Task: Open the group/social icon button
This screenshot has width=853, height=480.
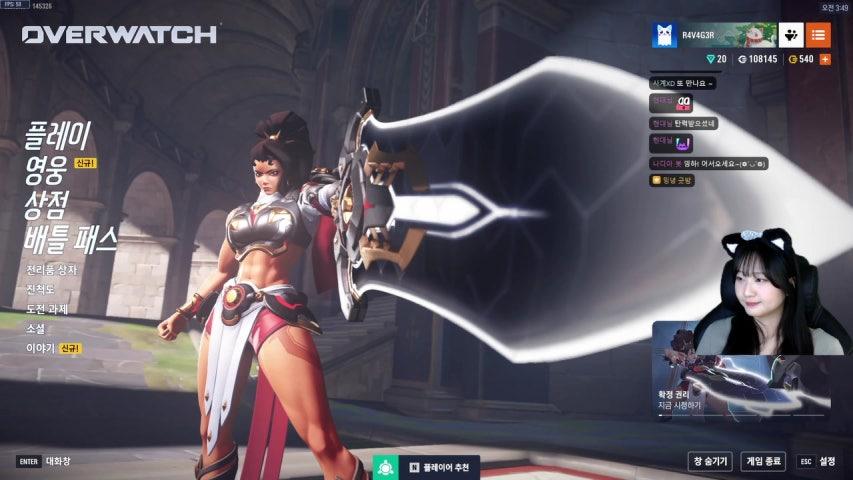Action: (791, 35)
